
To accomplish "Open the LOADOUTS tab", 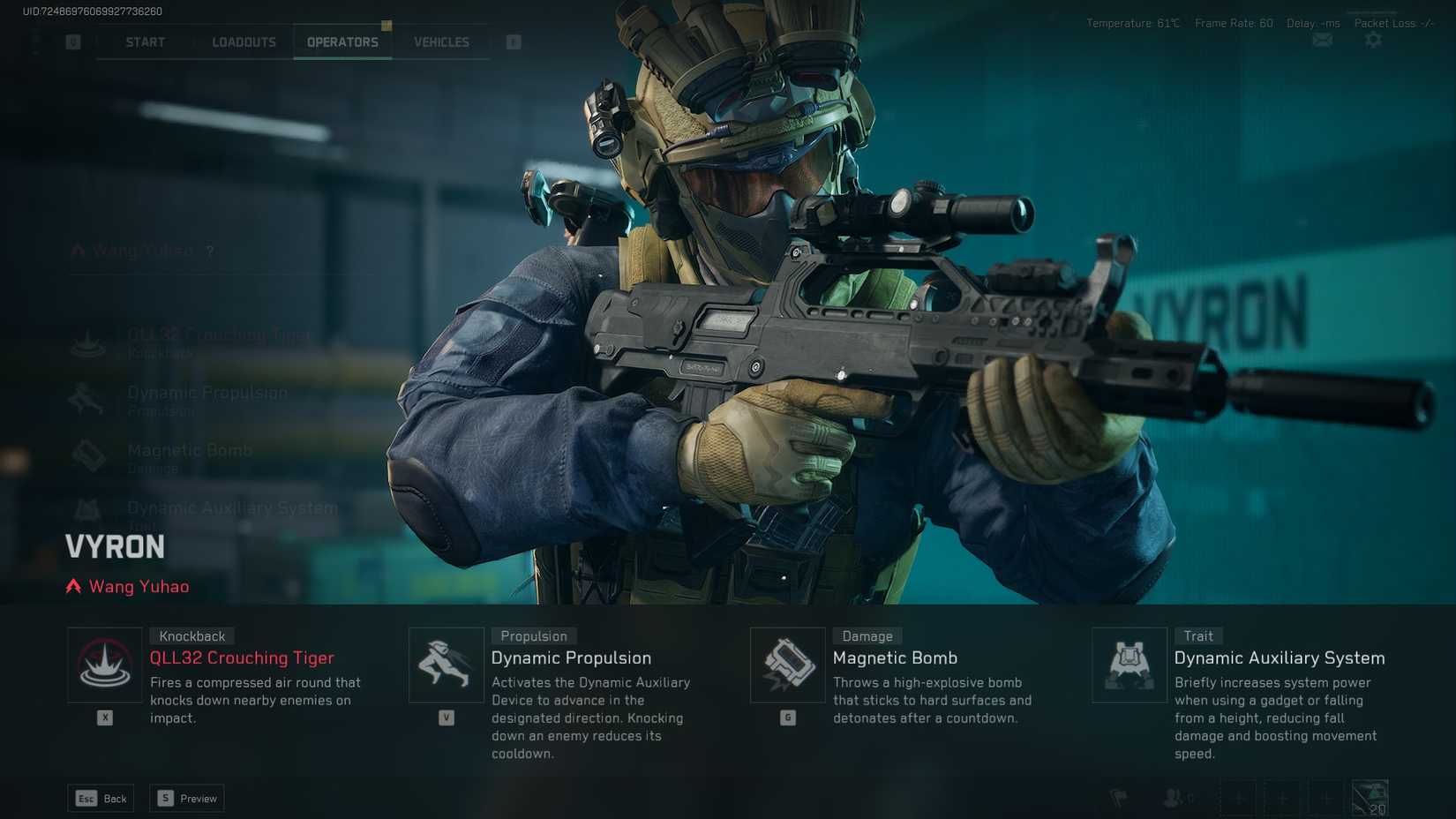I will 244,41.
